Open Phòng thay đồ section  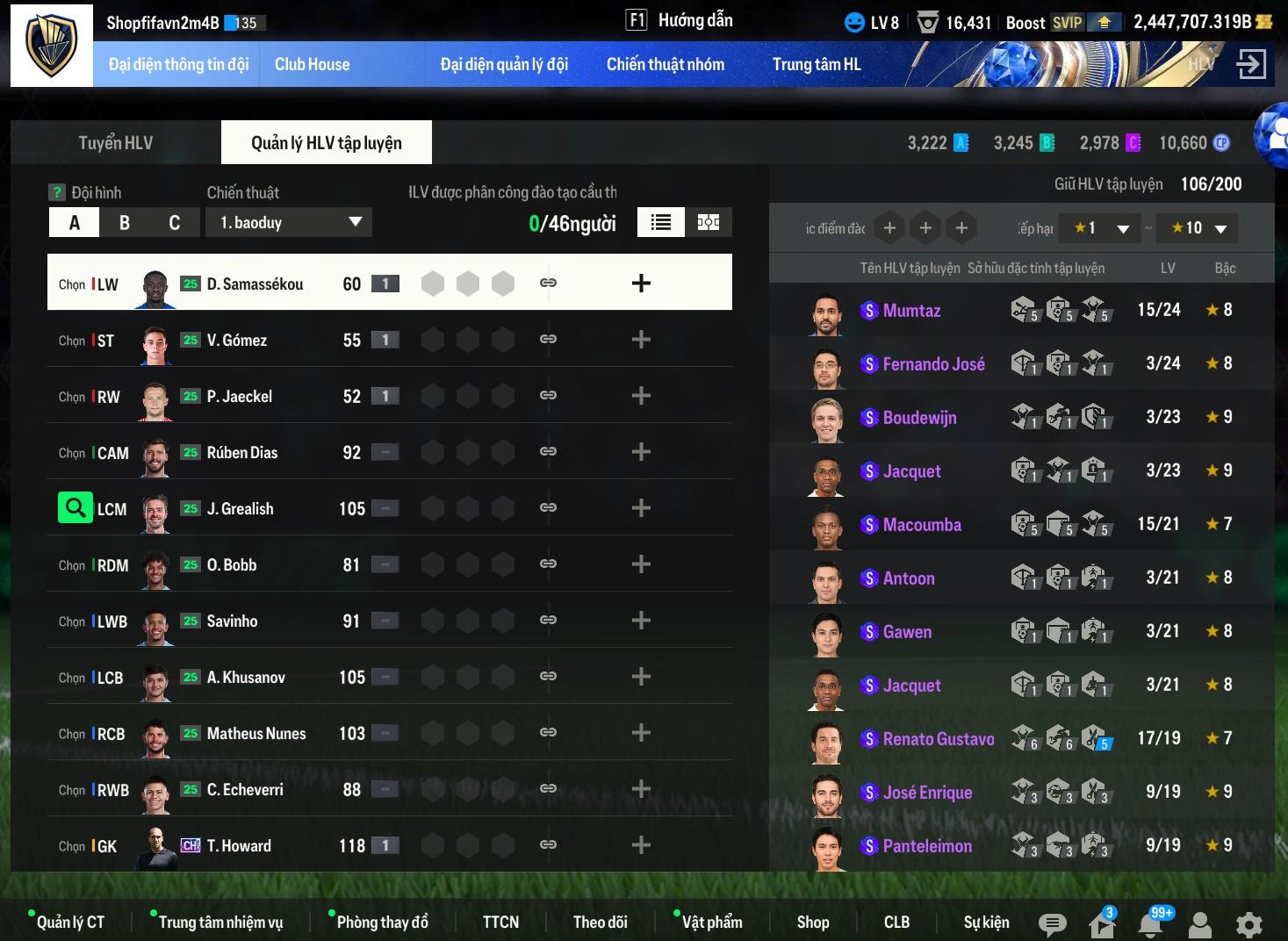(x=382, y=922)
